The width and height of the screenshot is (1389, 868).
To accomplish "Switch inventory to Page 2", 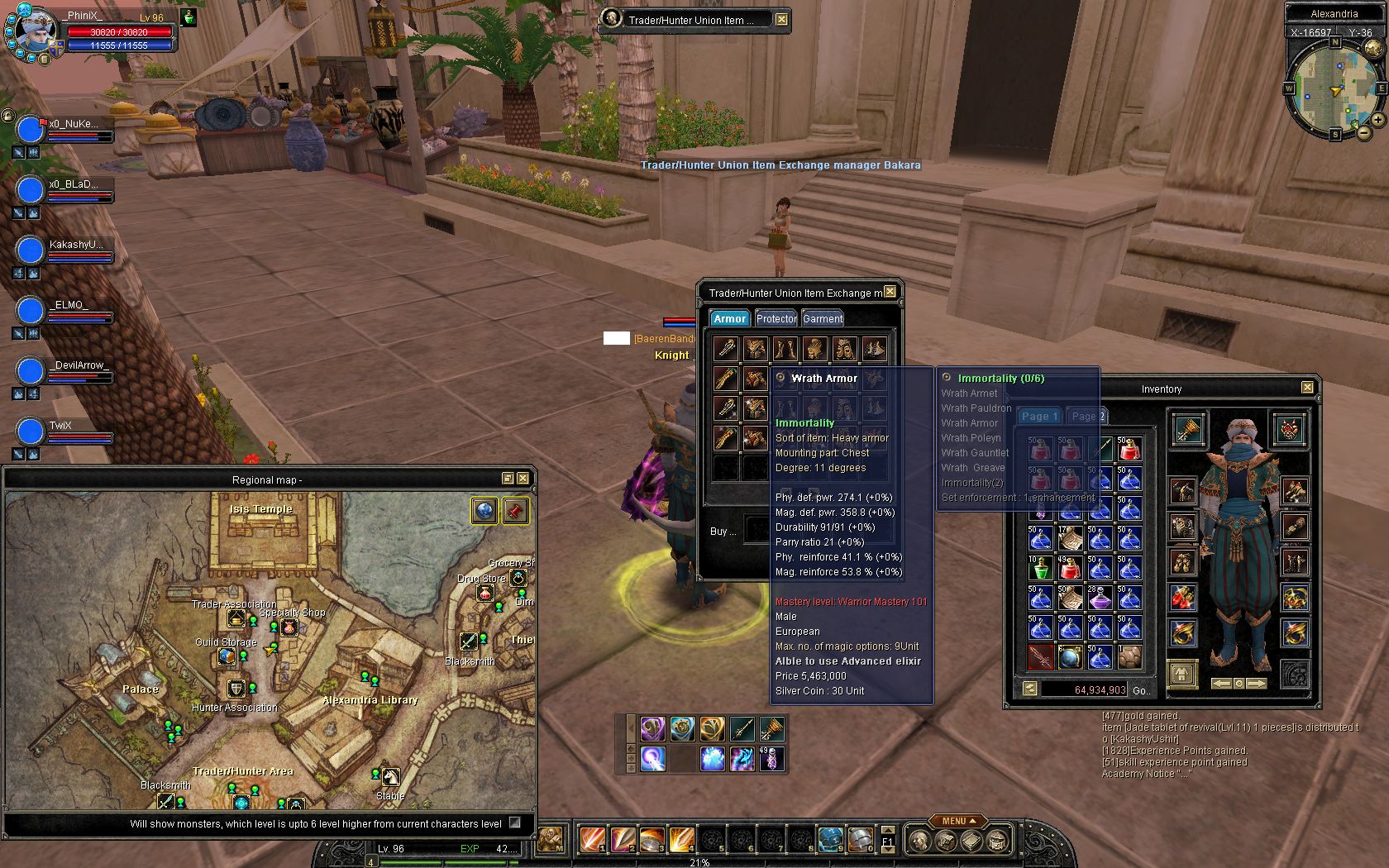I will point(1086,417).
